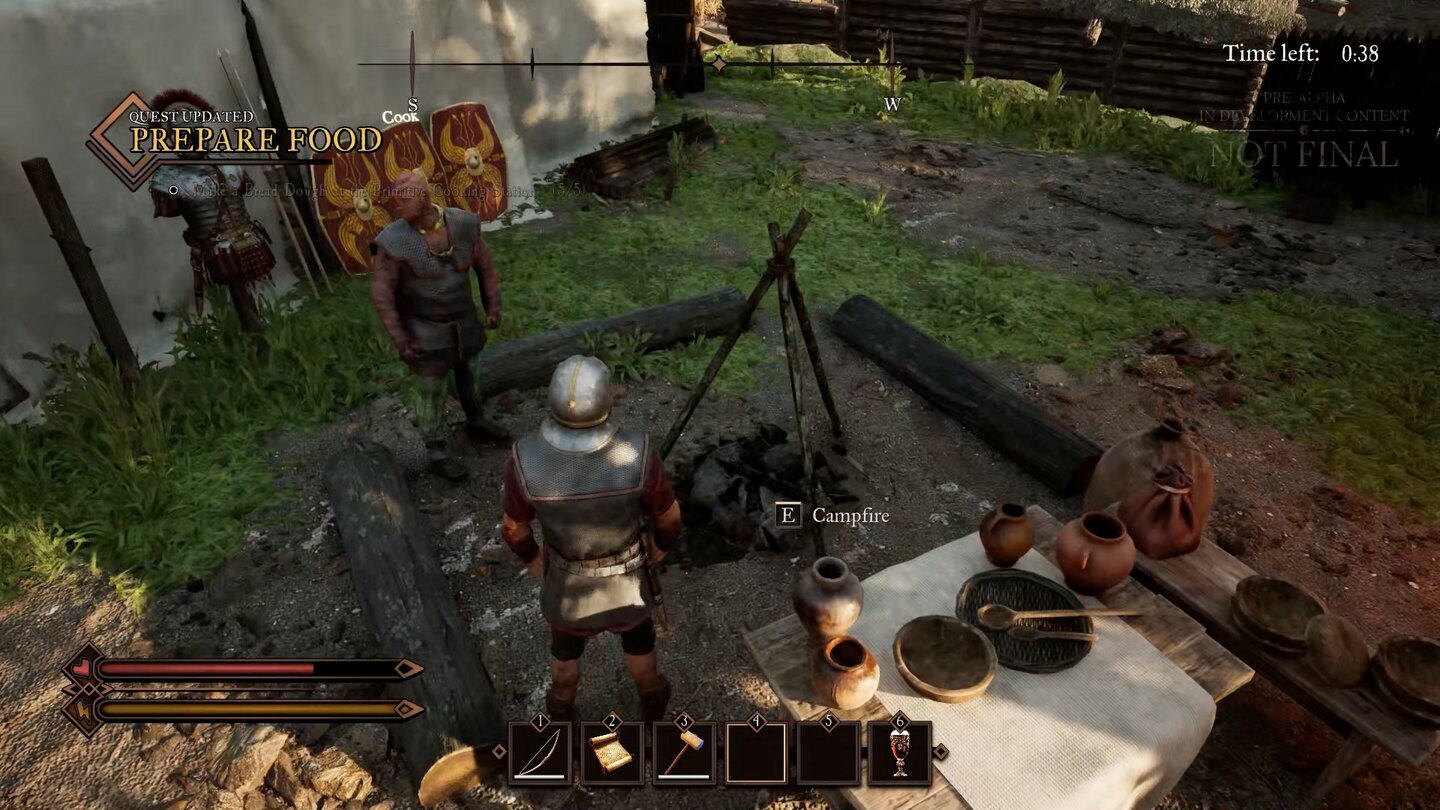Image resolution: width=1440 pixels, height=810 pixels.
Task: Expand the hotbar via the left diamond arrow
Action: pyautogui.click(x=500, y=751)
